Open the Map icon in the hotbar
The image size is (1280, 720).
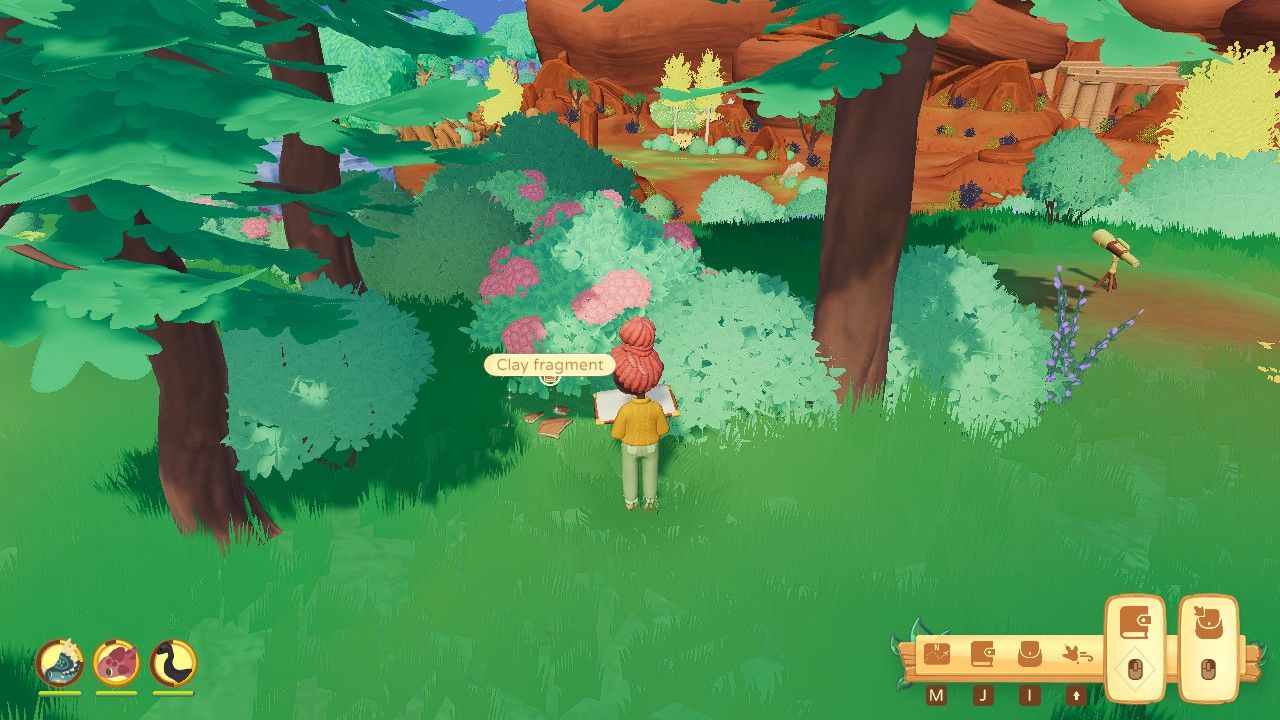tap(937, 654)
